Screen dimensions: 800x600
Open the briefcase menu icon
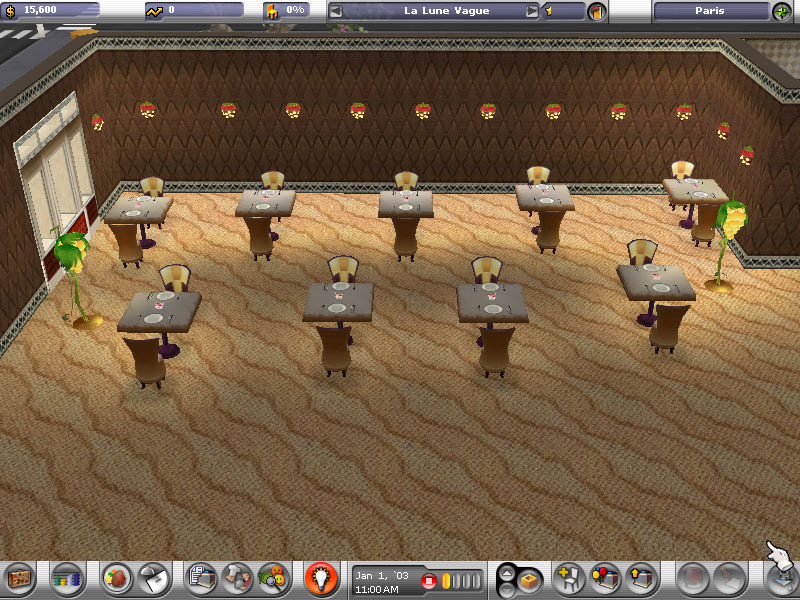pyautogui.click(x=19, y=577)
